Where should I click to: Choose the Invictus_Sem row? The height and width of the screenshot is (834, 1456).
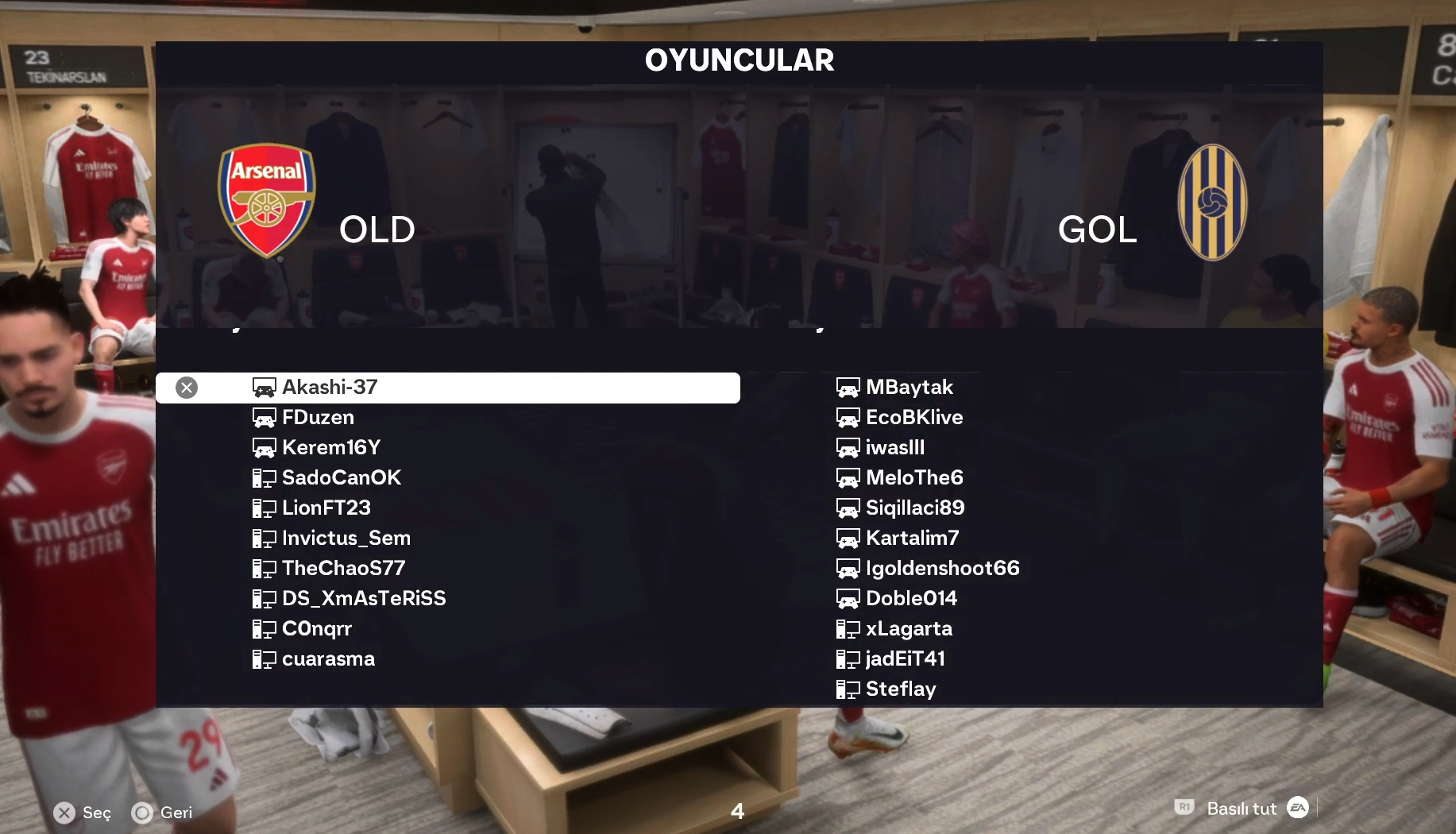coord(346,539)
